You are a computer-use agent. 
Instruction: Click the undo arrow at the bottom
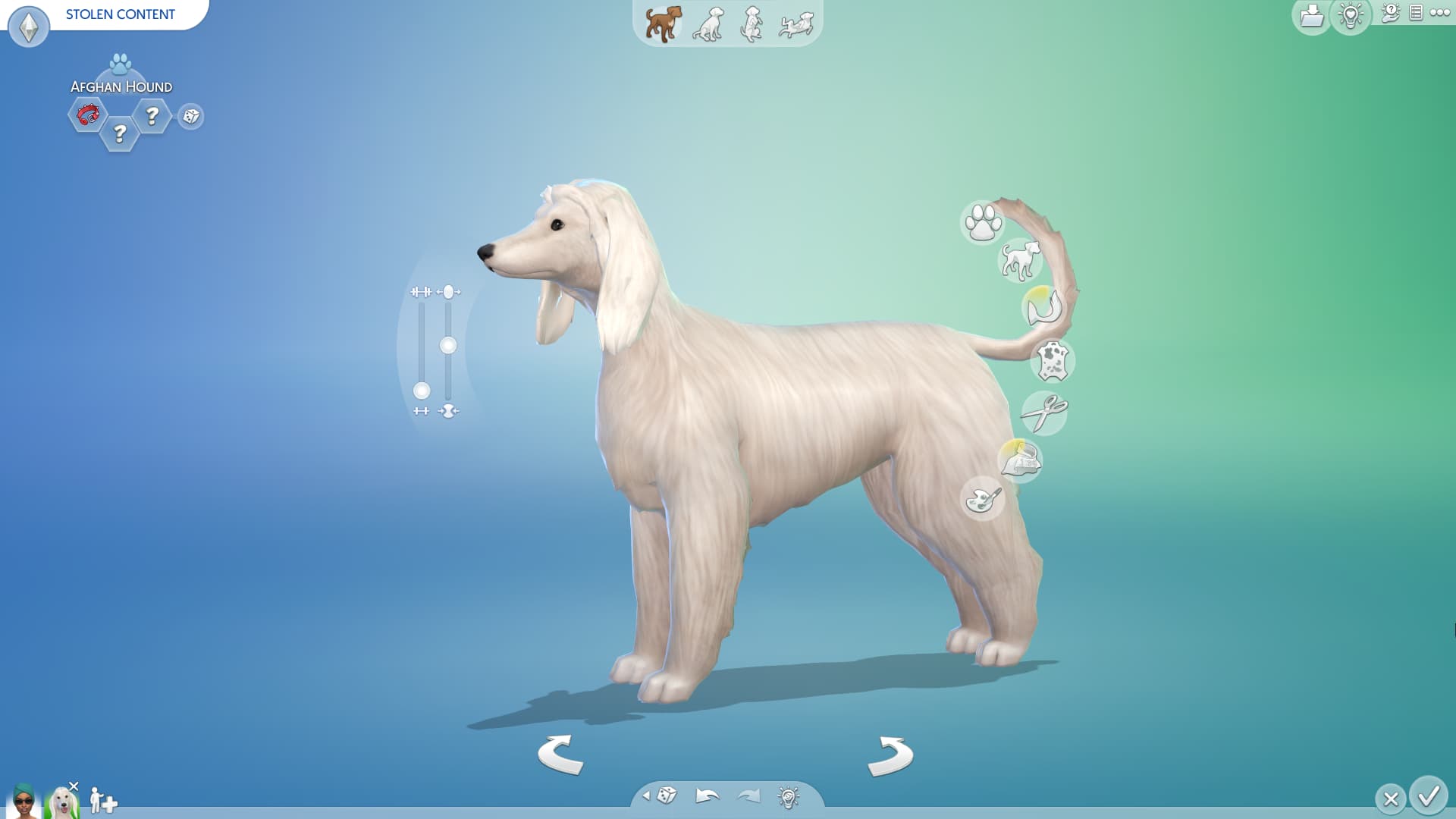(x=705, y=797)
